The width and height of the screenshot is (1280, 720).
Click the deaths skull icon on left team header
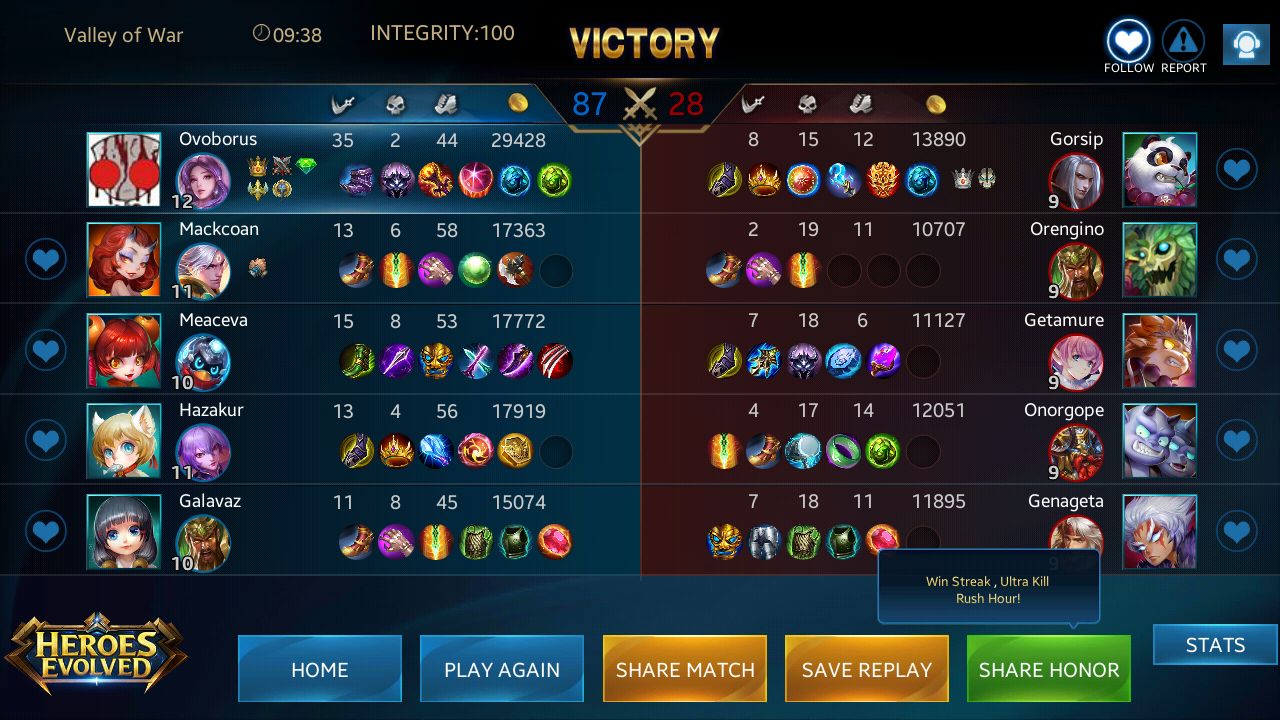point(395,101)
